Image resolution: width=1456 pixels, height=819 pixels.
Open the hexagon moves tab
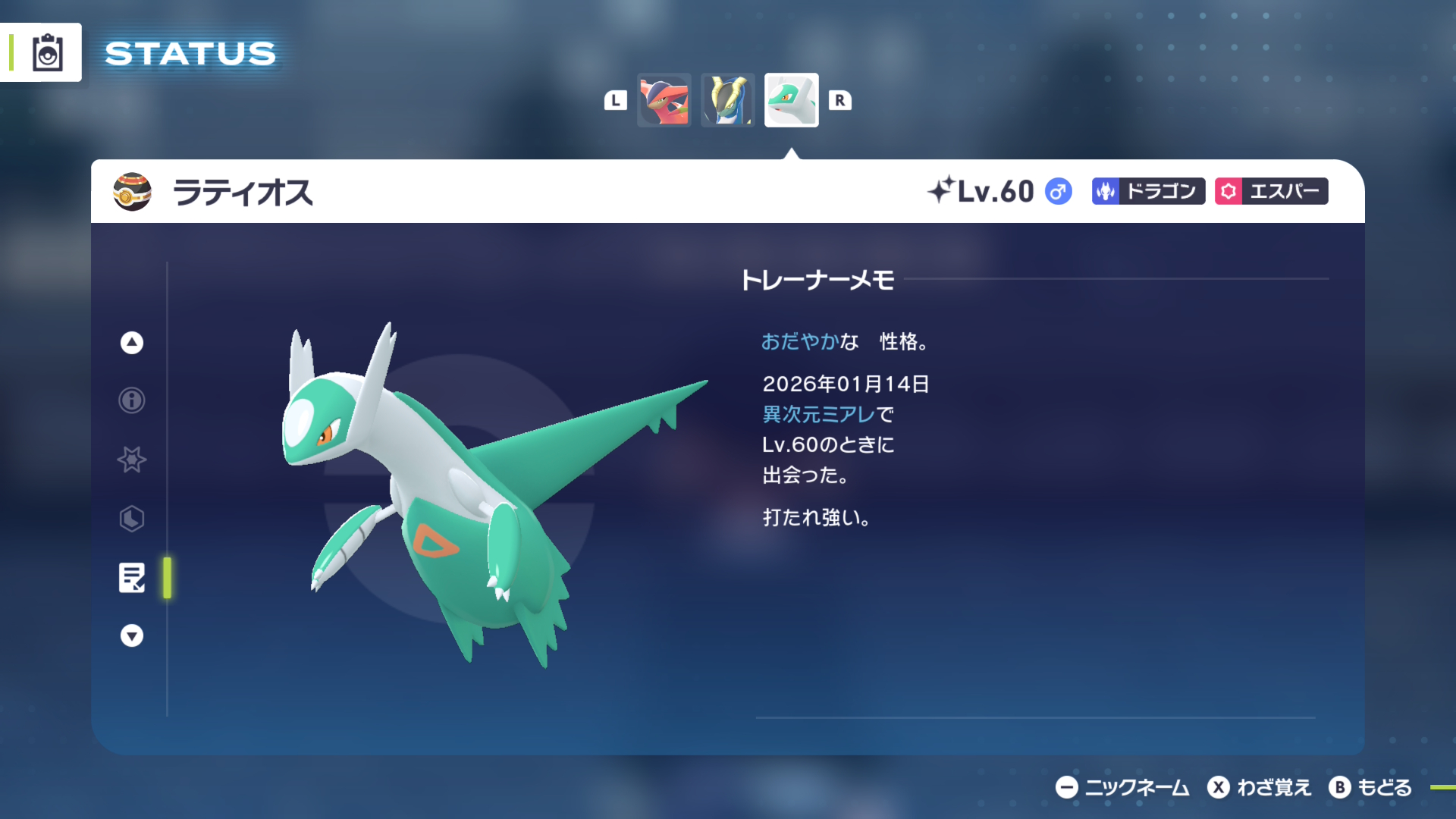132,519
